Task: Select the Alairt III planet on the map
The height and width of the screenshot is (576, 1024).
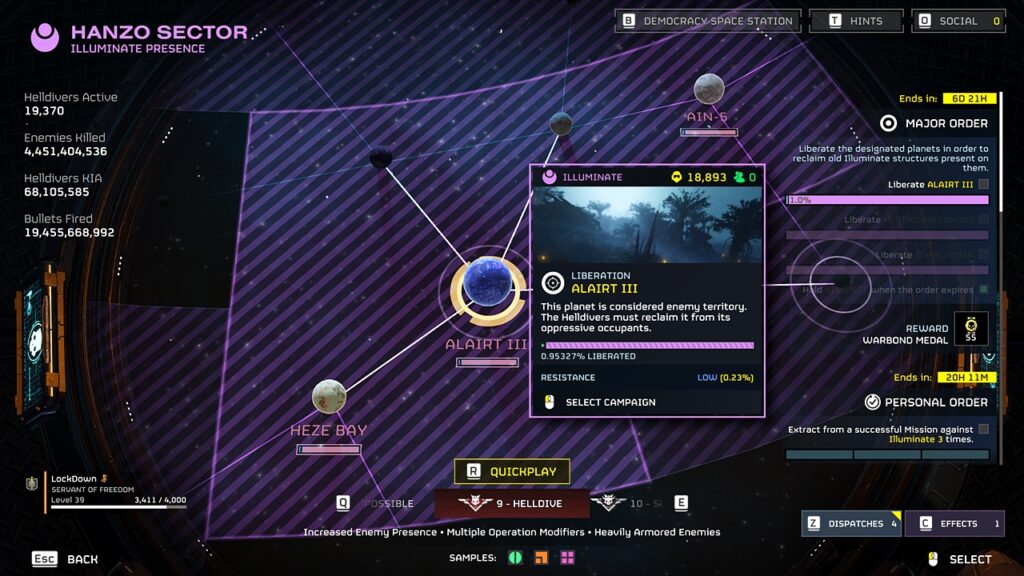Action: [487, 291]
